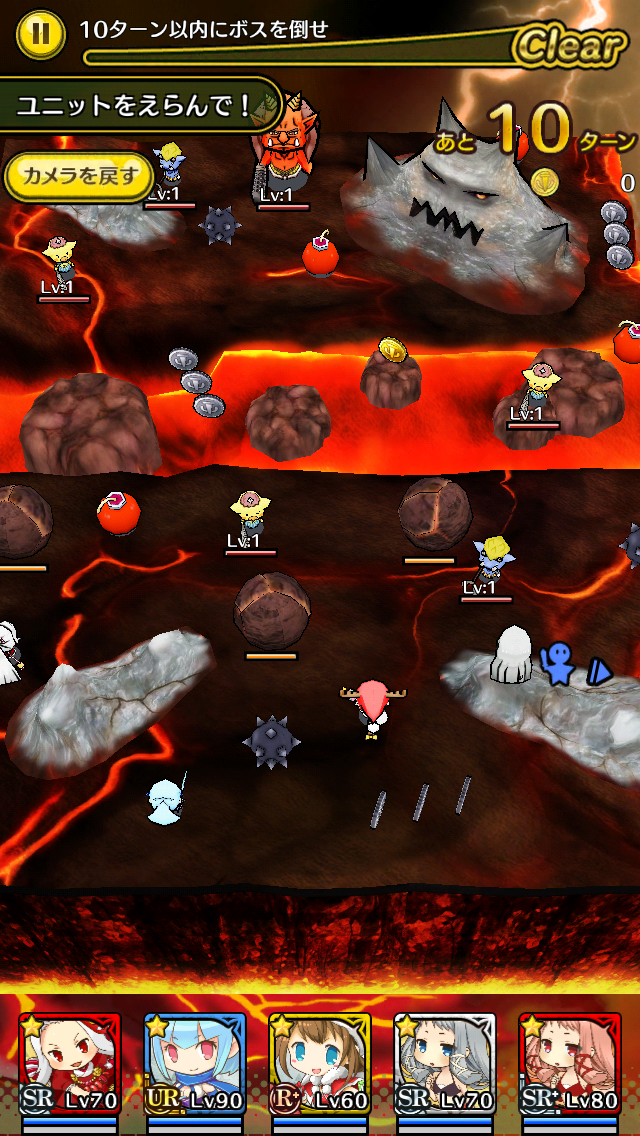Reset the camera with カメラを戻す button
This screenshot has width=640, height=1136.
click(76, 177)
